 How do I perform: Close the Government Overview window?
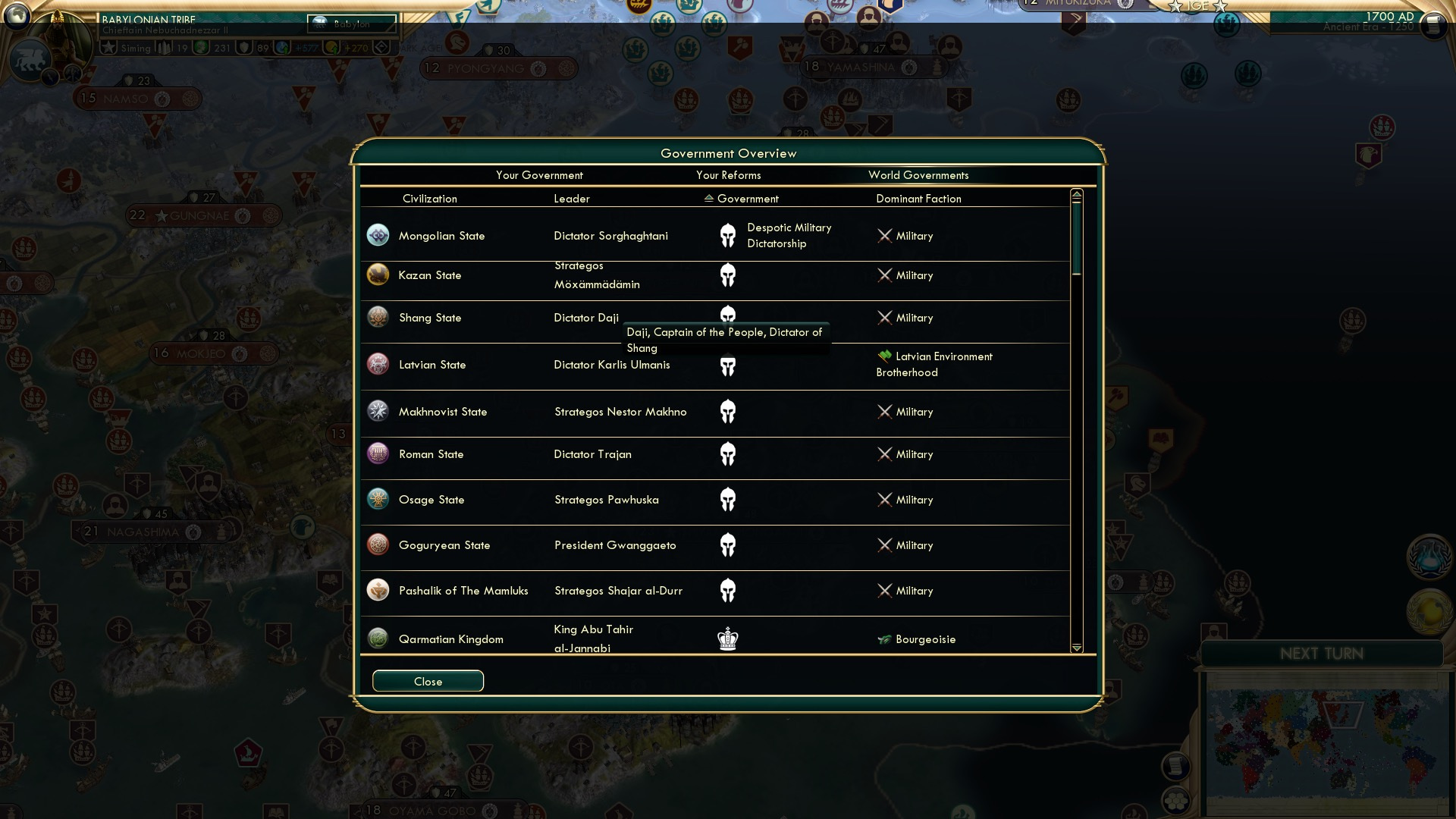(428, 681)
